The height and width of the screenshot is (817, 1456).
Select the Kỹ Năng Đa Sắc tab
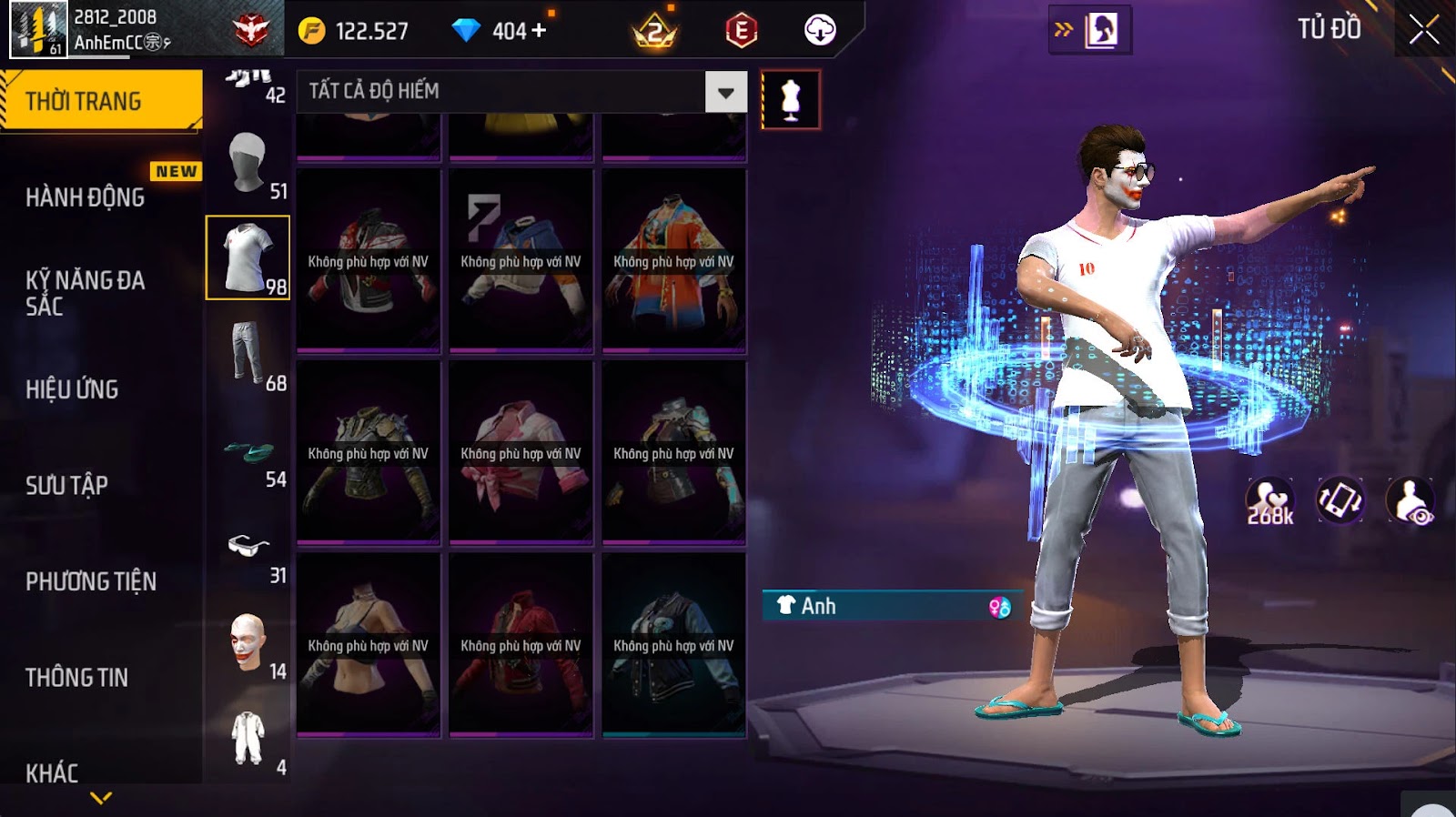click(85, 293)
